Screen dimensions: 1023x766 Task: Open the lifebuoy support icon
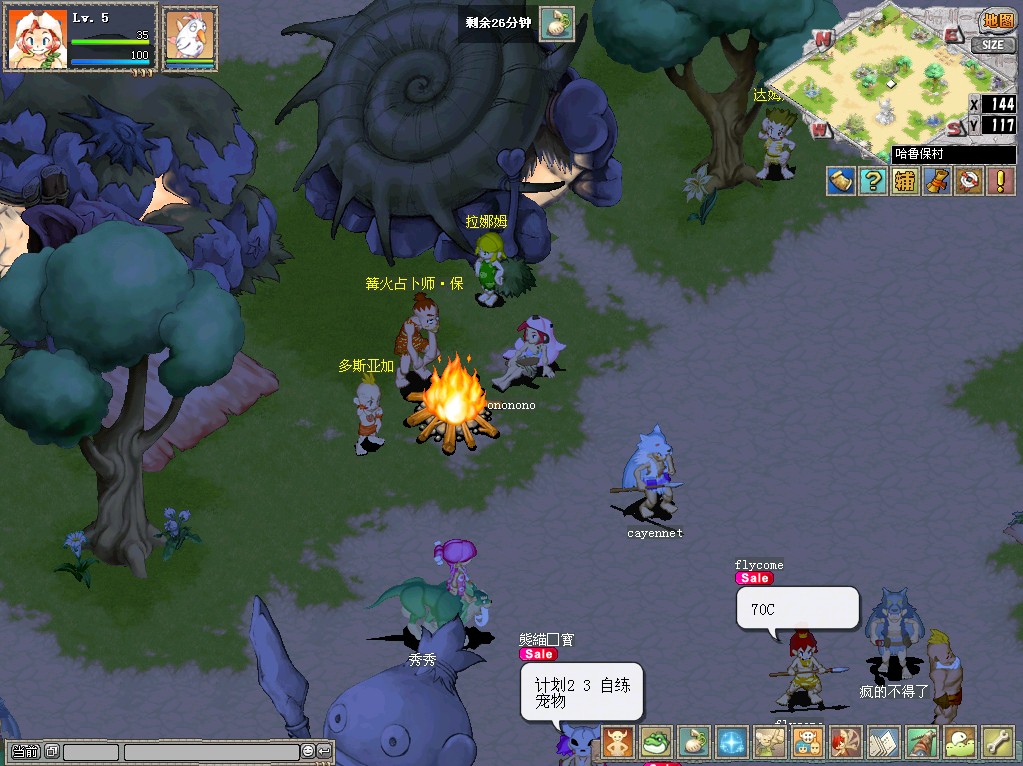pyautogui.click(x=968, y=181)
